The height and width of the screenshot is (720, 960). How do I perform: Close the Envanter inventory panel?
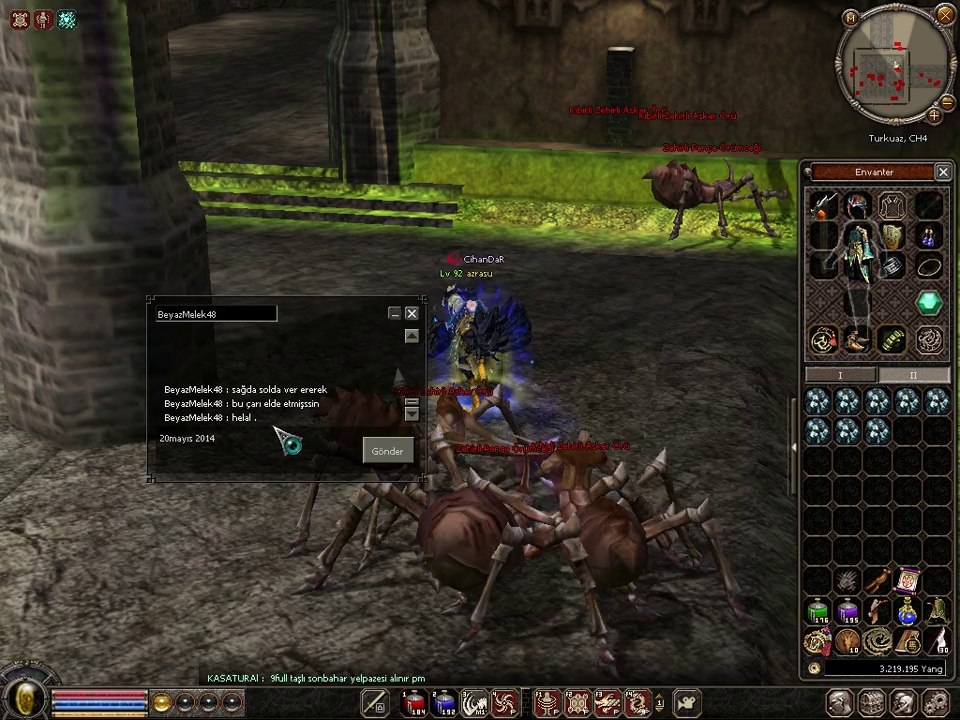[x=943, y=172]
